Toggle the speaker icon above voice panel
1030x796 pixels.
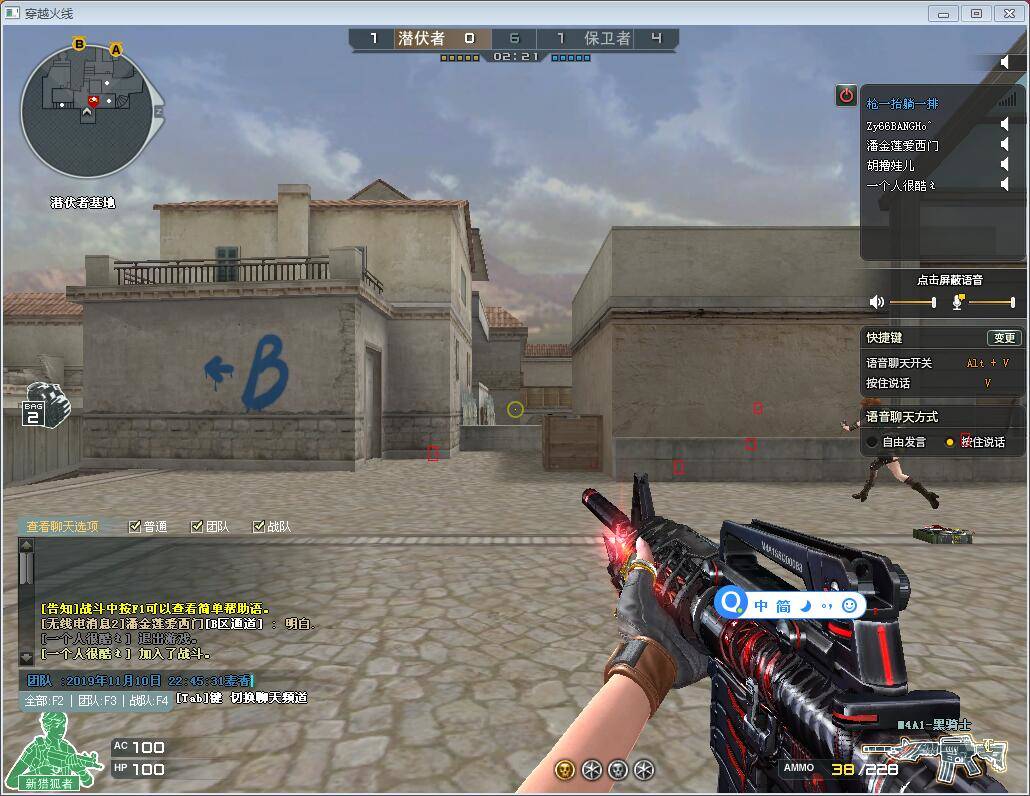click(x=1005, y=63)
